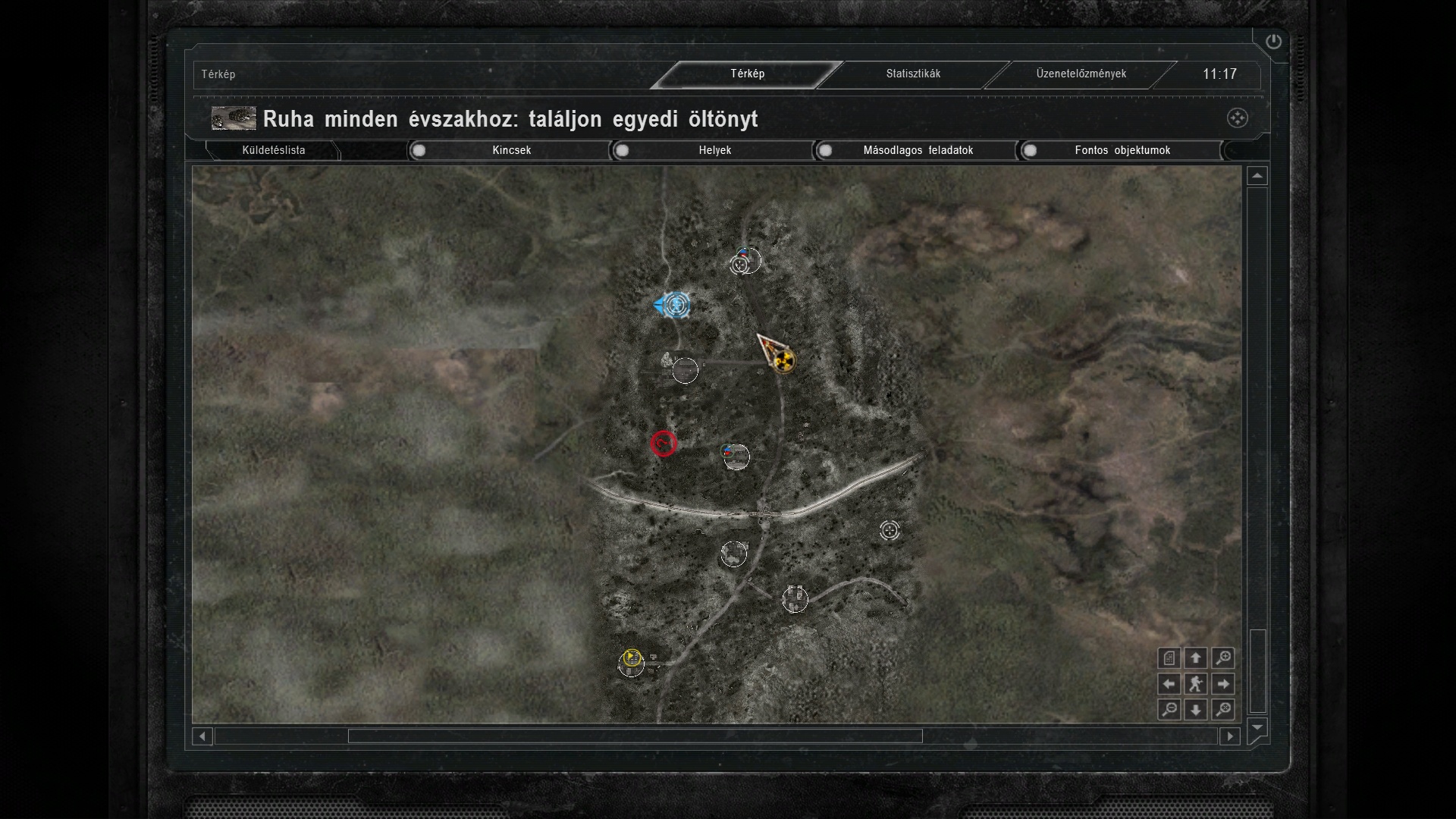This screenshot has height=819, width=1456.
Task: Toggle Fontos objektumok filter
Action: [1122, 150]
